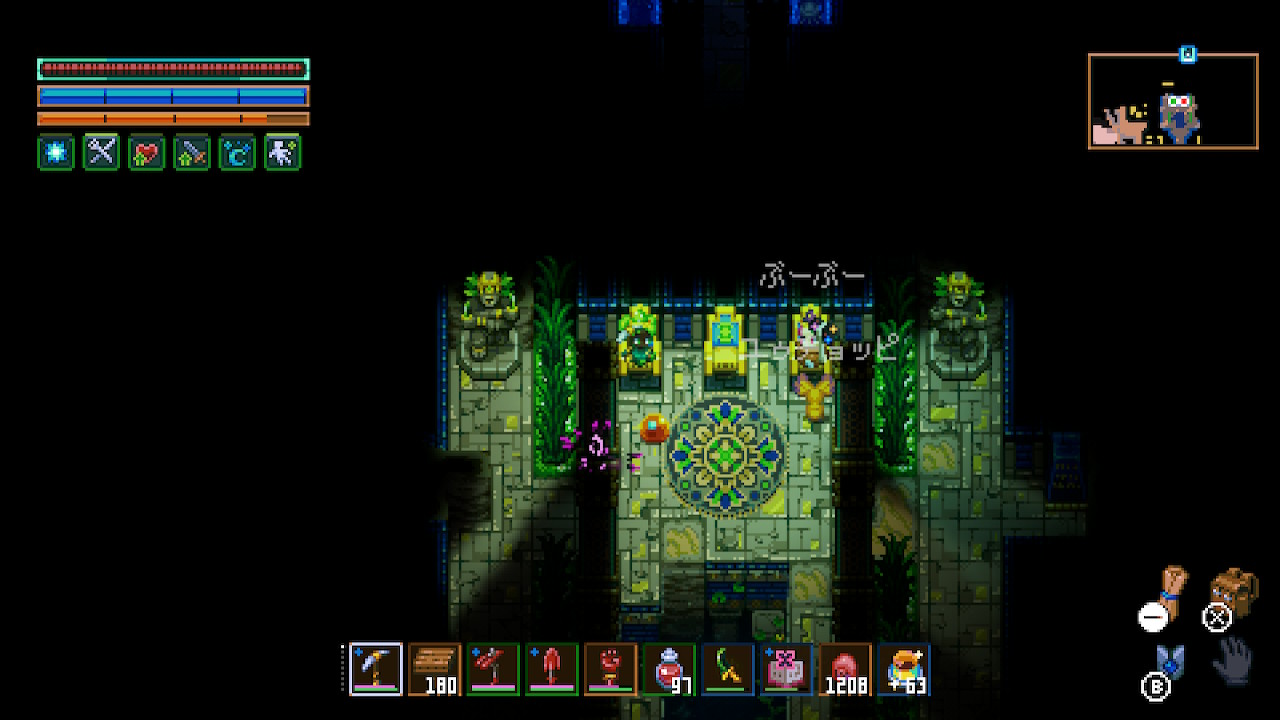Select the red blob stack of 1208

pyautogui.click(x=845, y=668)
